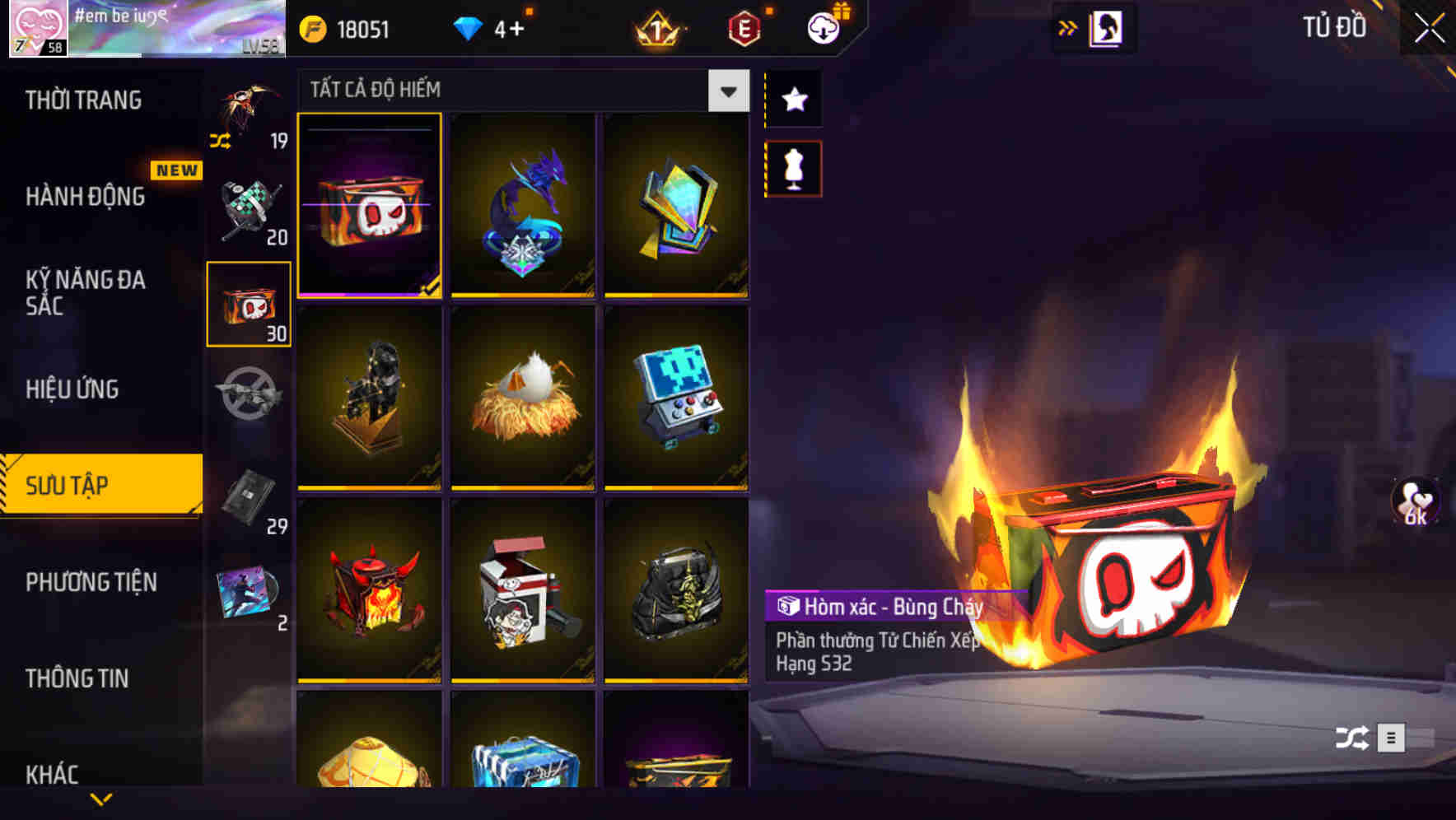This screenshot has height=820, width=1456.
Task: Open the diamond top-up icon
Action: (468, 28)
